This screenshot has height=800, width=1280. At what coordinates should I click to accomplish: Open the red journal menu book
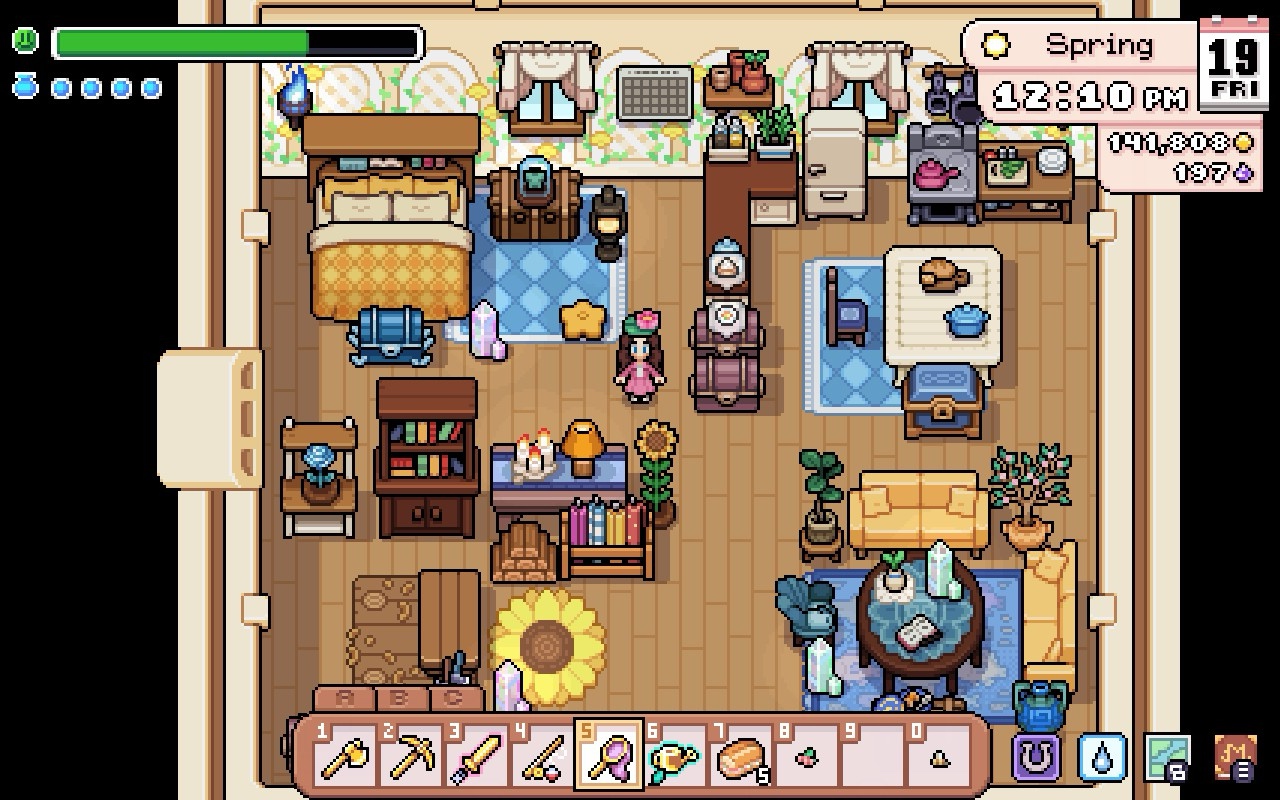[1235, 757]
